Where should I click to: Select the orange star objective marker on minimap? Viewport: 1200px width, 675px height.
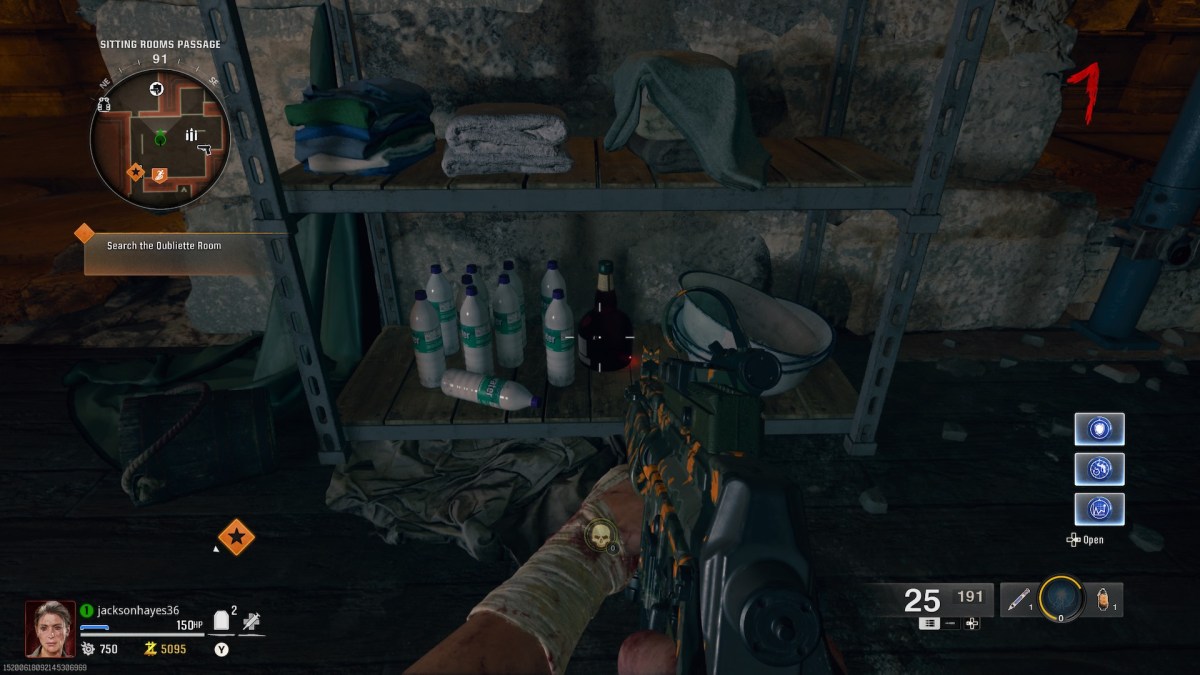134,172
